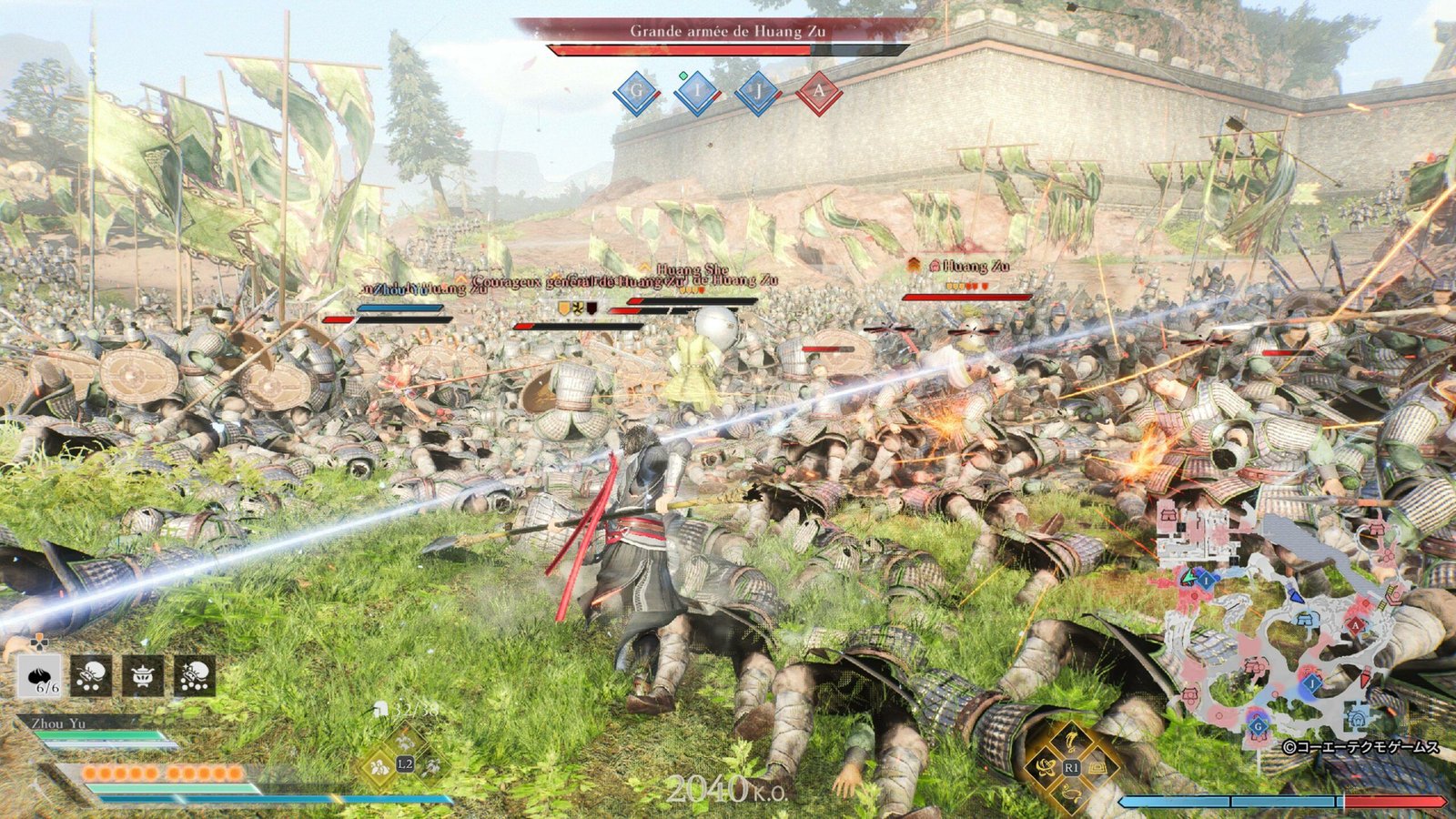1456x819 pixels.
Task: Click the blue J marker on the minimap
Action: tap(1312, 682)
